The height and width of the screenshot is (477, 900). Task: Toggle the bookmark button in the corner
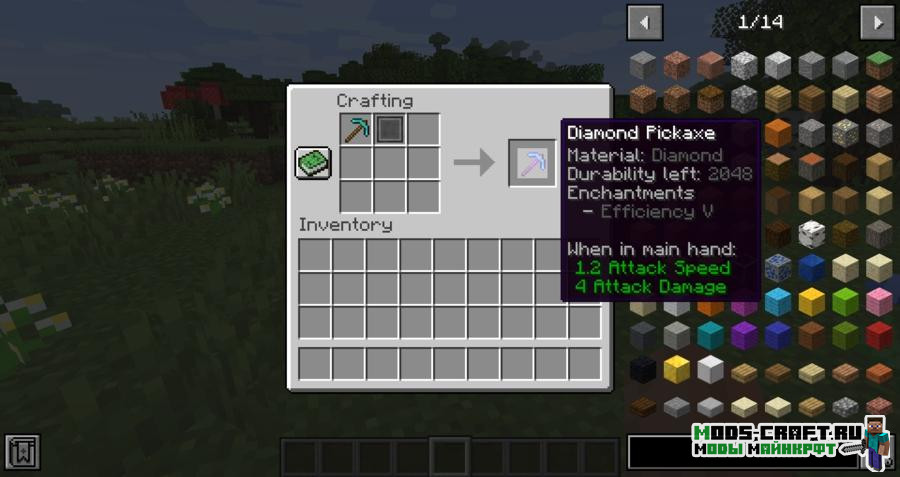pos(22,452)
